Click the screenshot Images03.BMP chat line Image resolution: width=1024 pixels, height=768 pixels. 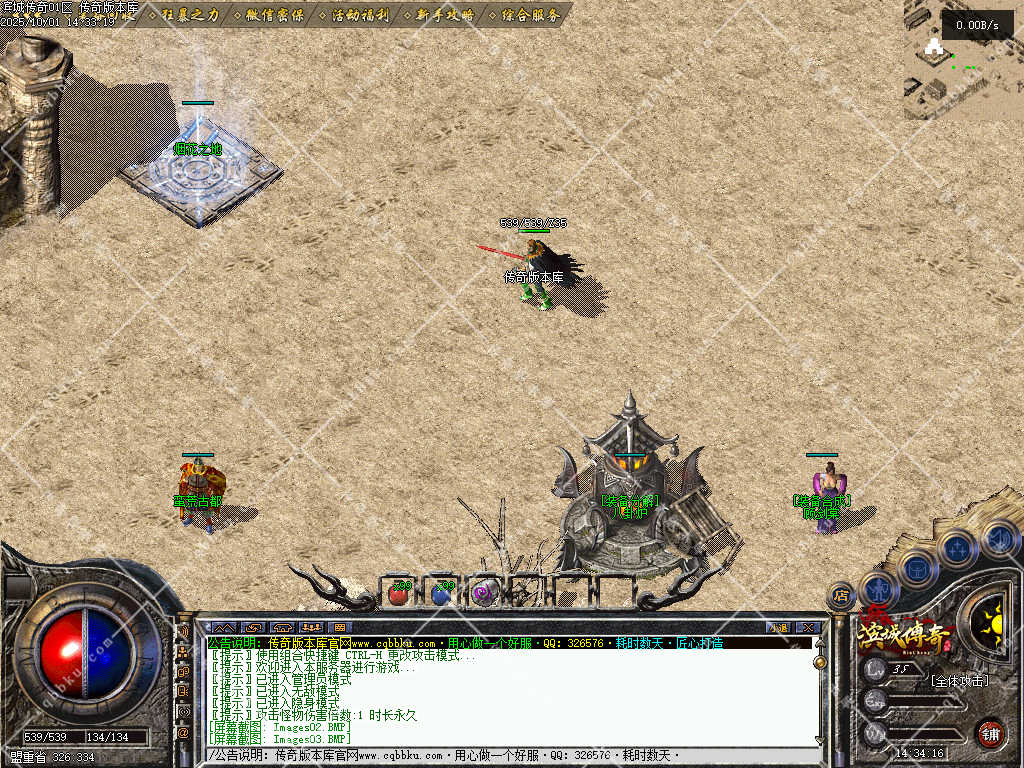tap(280, 737)
